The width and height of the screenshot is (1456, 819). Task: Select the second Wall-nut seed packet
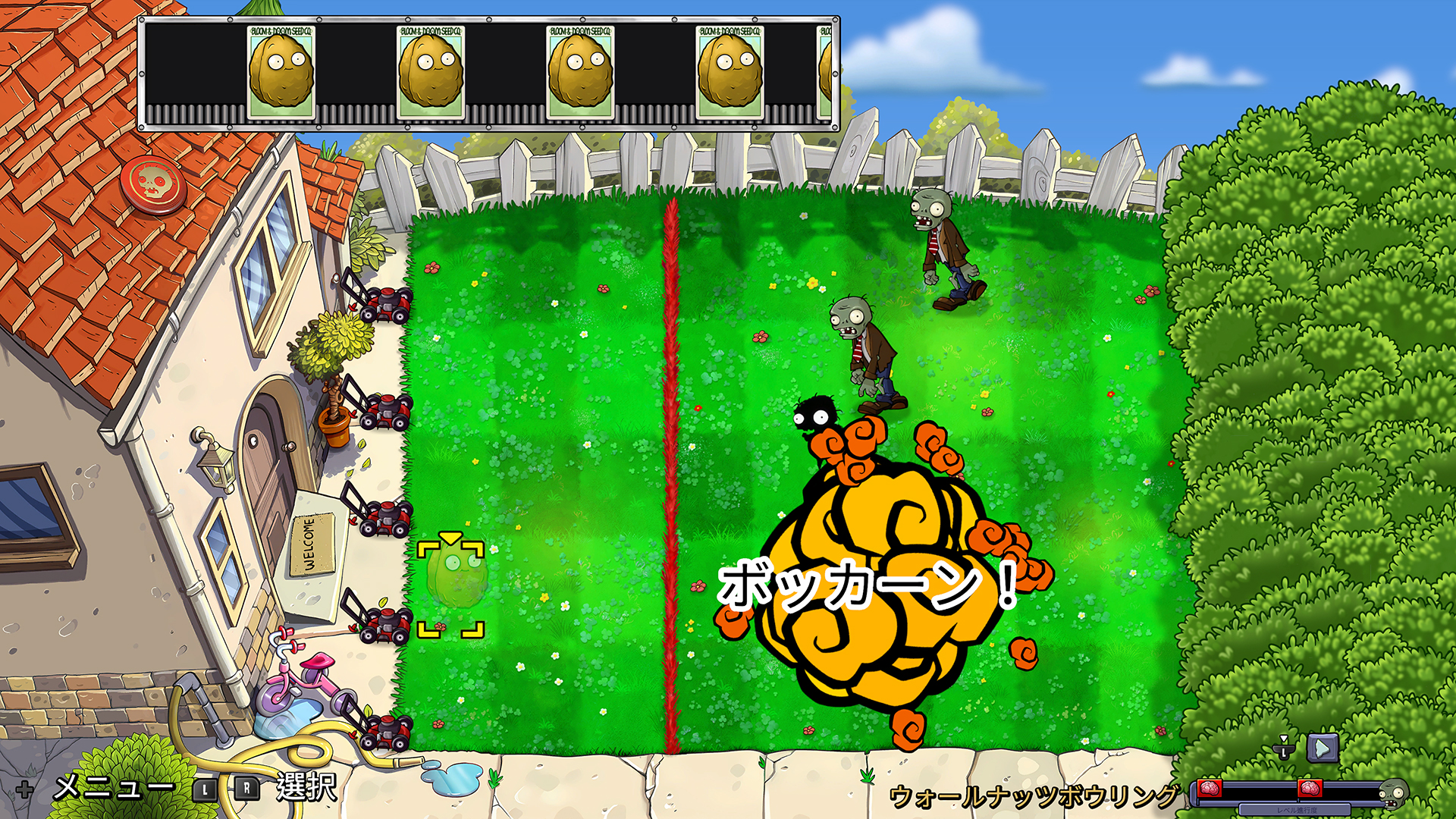click(x=430, y=72)
